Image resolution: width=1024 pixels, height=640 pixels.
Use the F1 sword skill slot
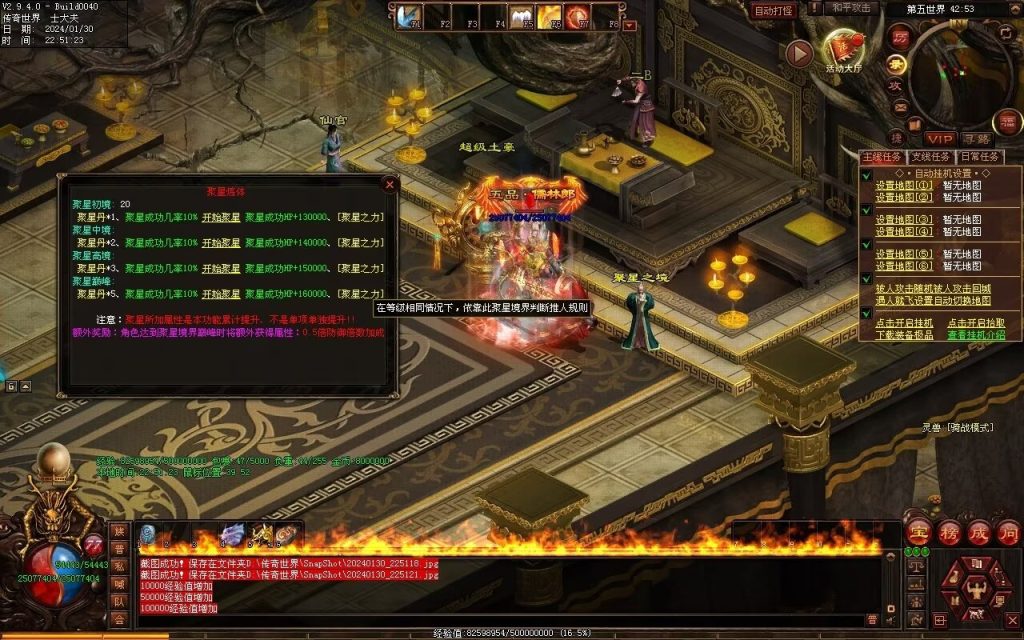click(x=408, y=17)
